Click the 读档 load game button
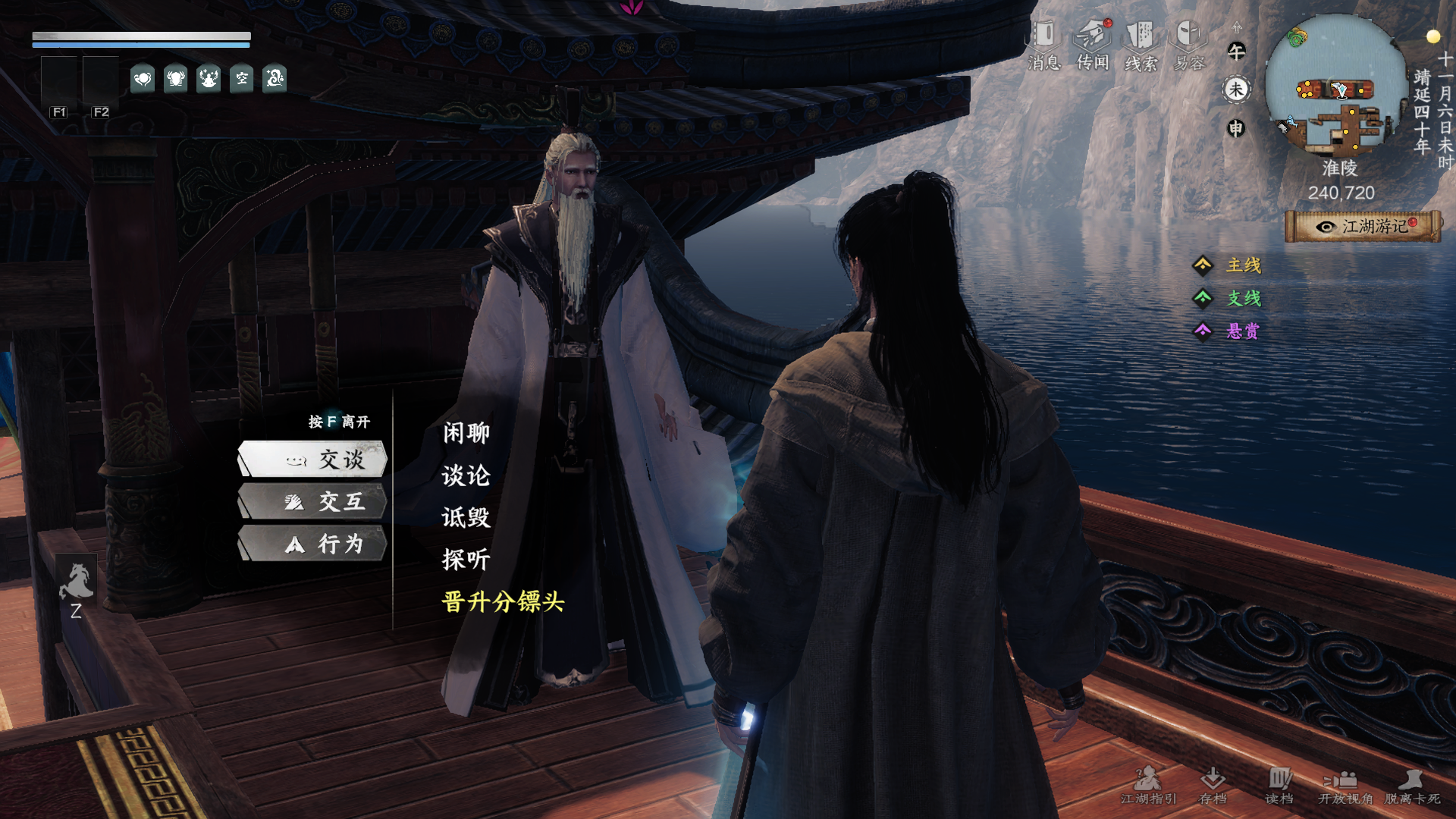Image resolution: width=1456 pixels, height=819 pixels. pos(1279,785)
